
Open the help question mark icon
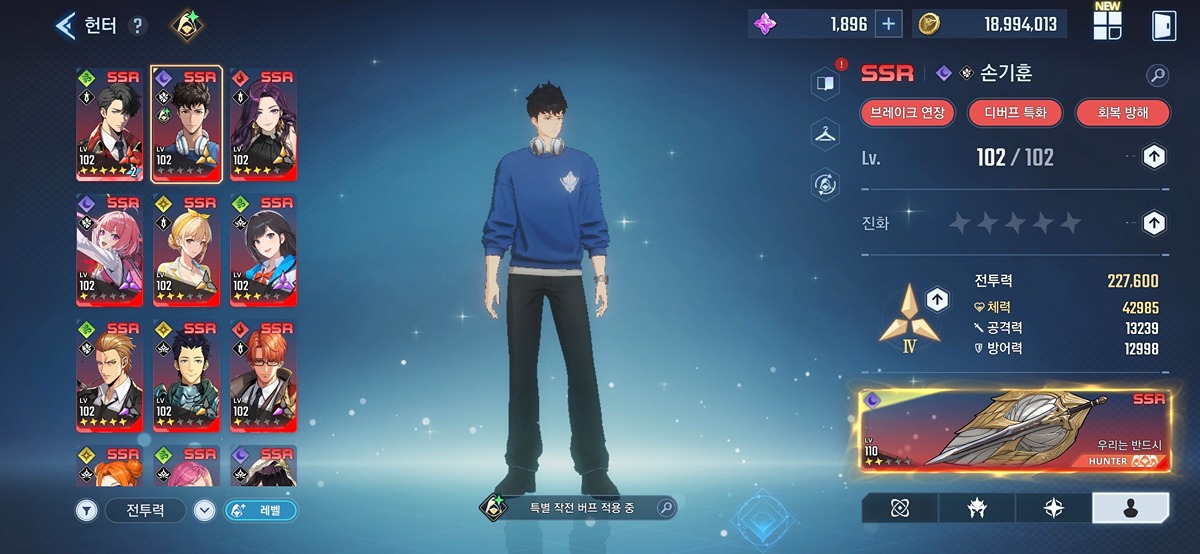(x=138, y=26)
